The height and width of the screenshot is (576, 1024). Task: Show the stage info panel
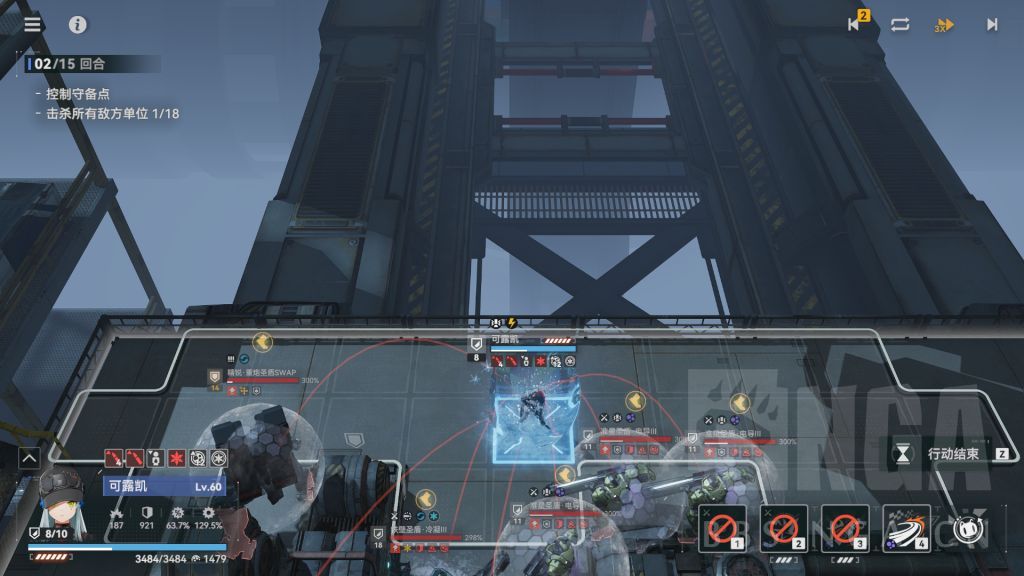pos(78,25)
